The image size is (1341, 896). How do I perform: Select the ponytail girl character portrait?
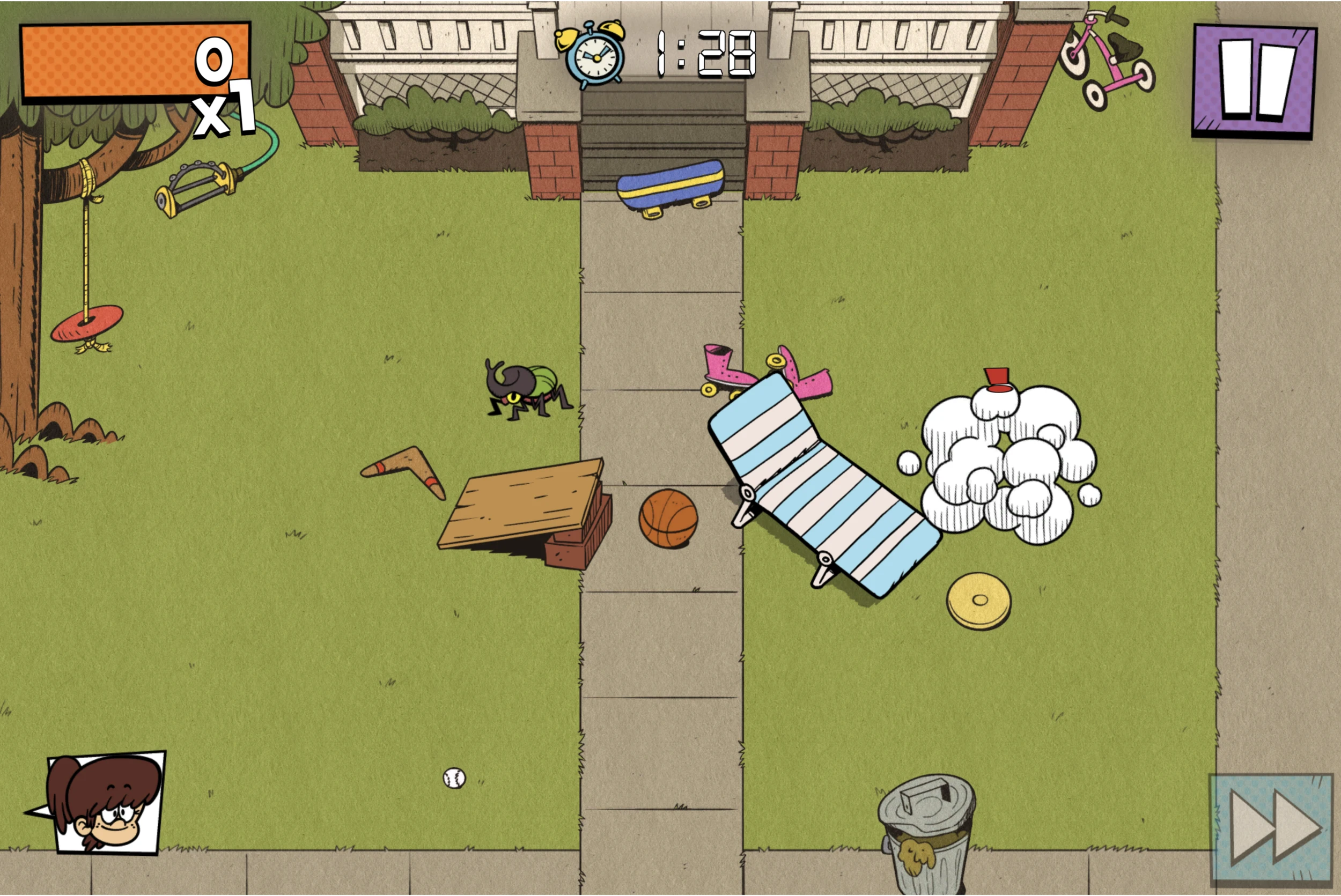(106, 802)
